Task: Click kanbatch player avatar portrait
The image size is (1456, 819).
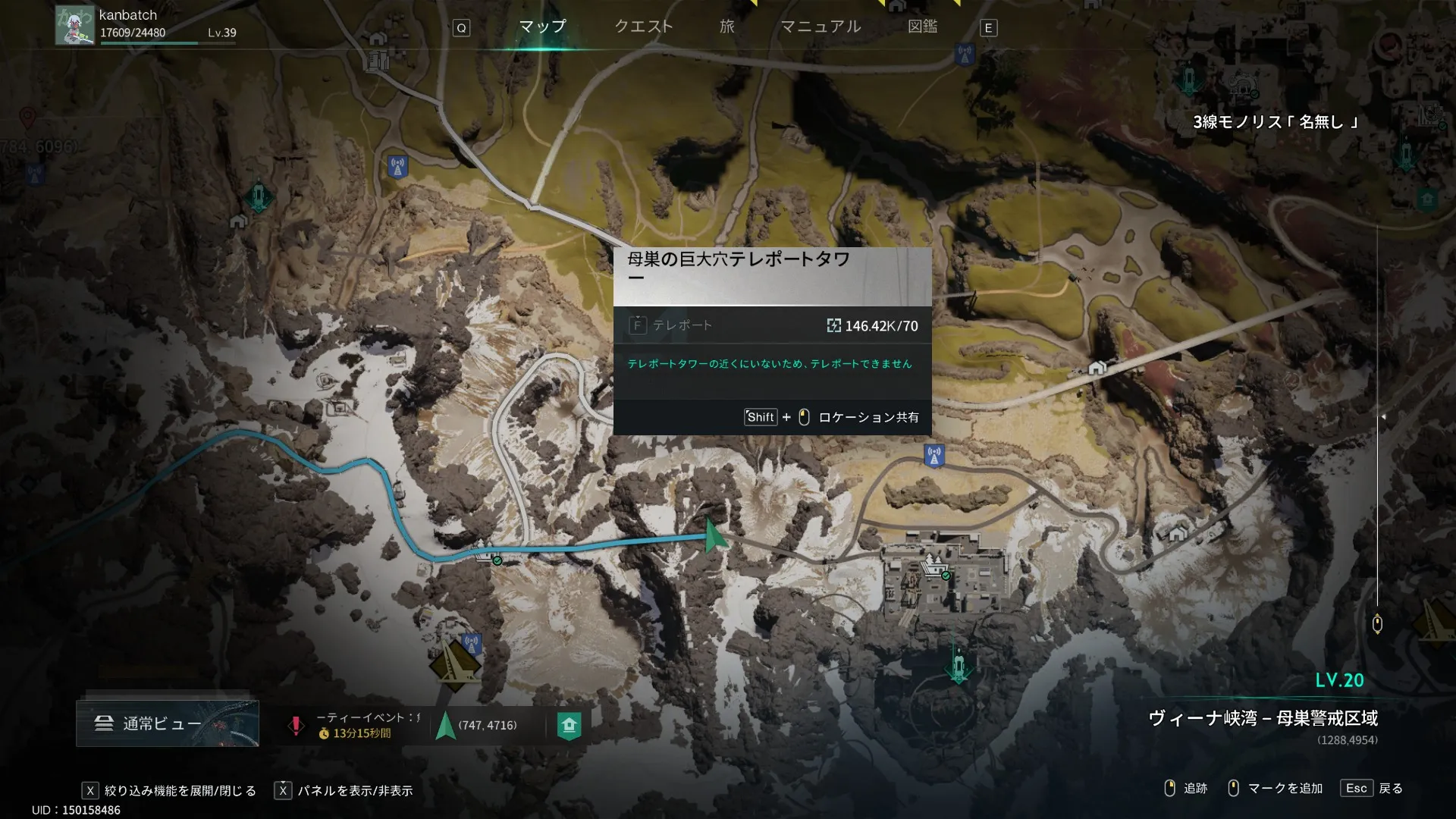Action: (74, 25)
